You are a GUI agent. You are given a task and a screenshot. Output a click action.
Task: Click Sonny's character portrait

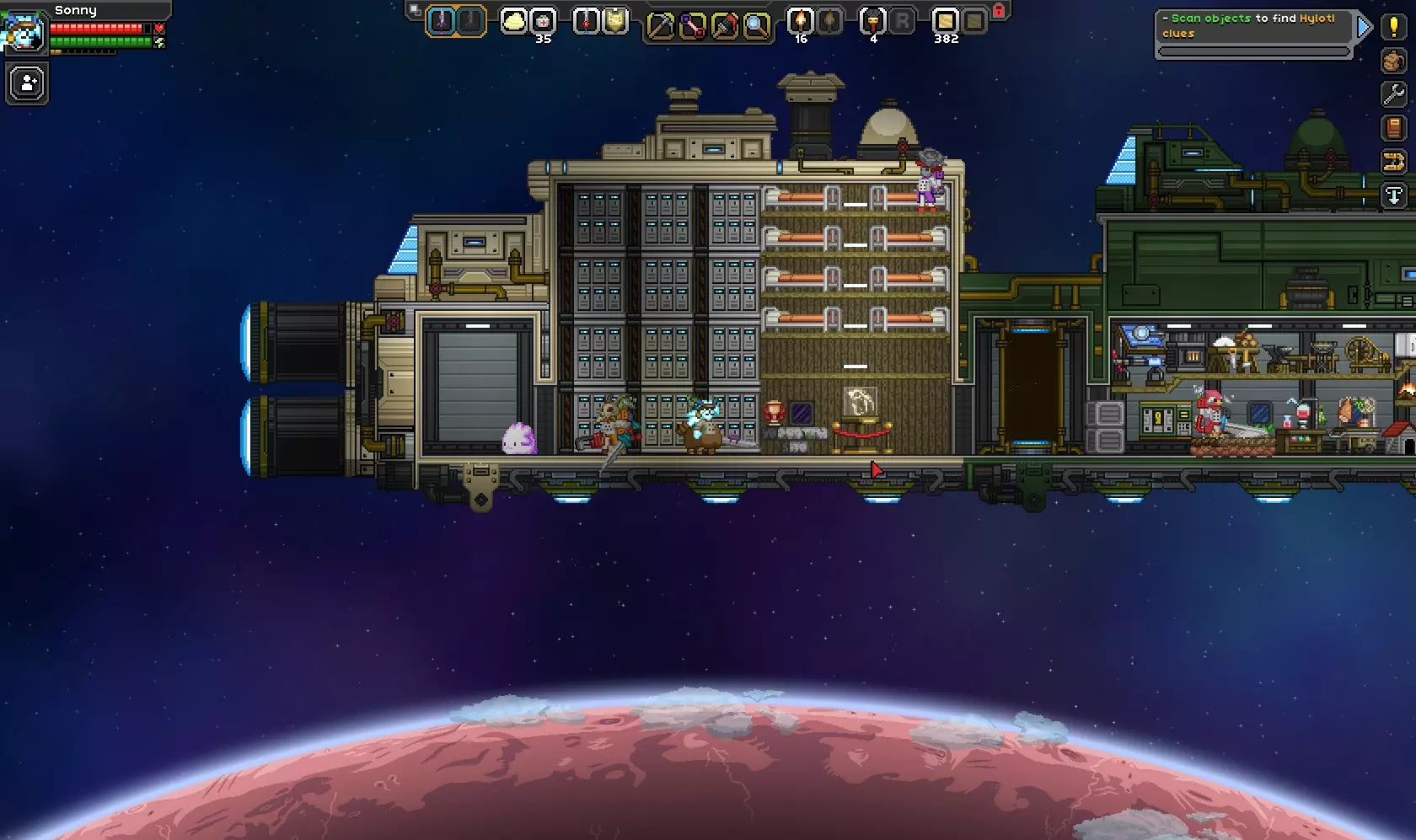[24, 32]
